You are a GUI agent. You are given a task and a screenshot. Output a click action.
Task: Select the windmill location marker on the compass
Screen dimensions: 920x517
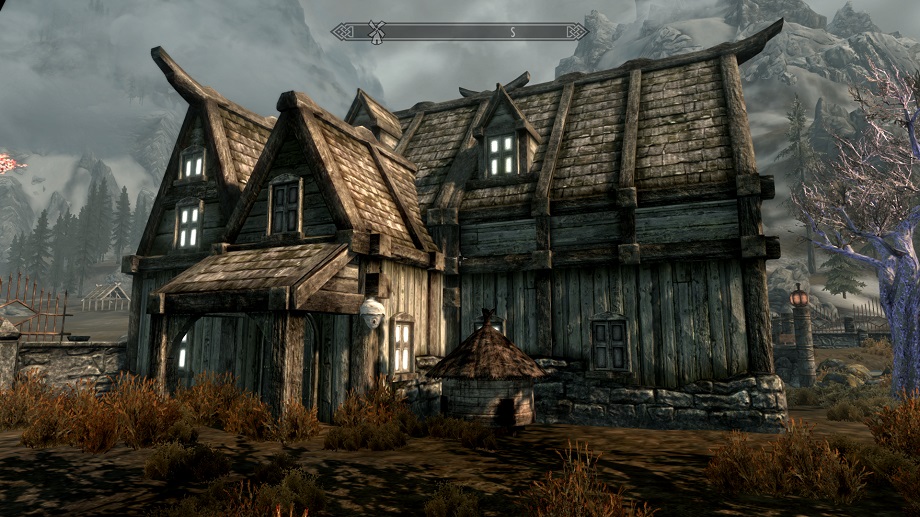point(377,31)
